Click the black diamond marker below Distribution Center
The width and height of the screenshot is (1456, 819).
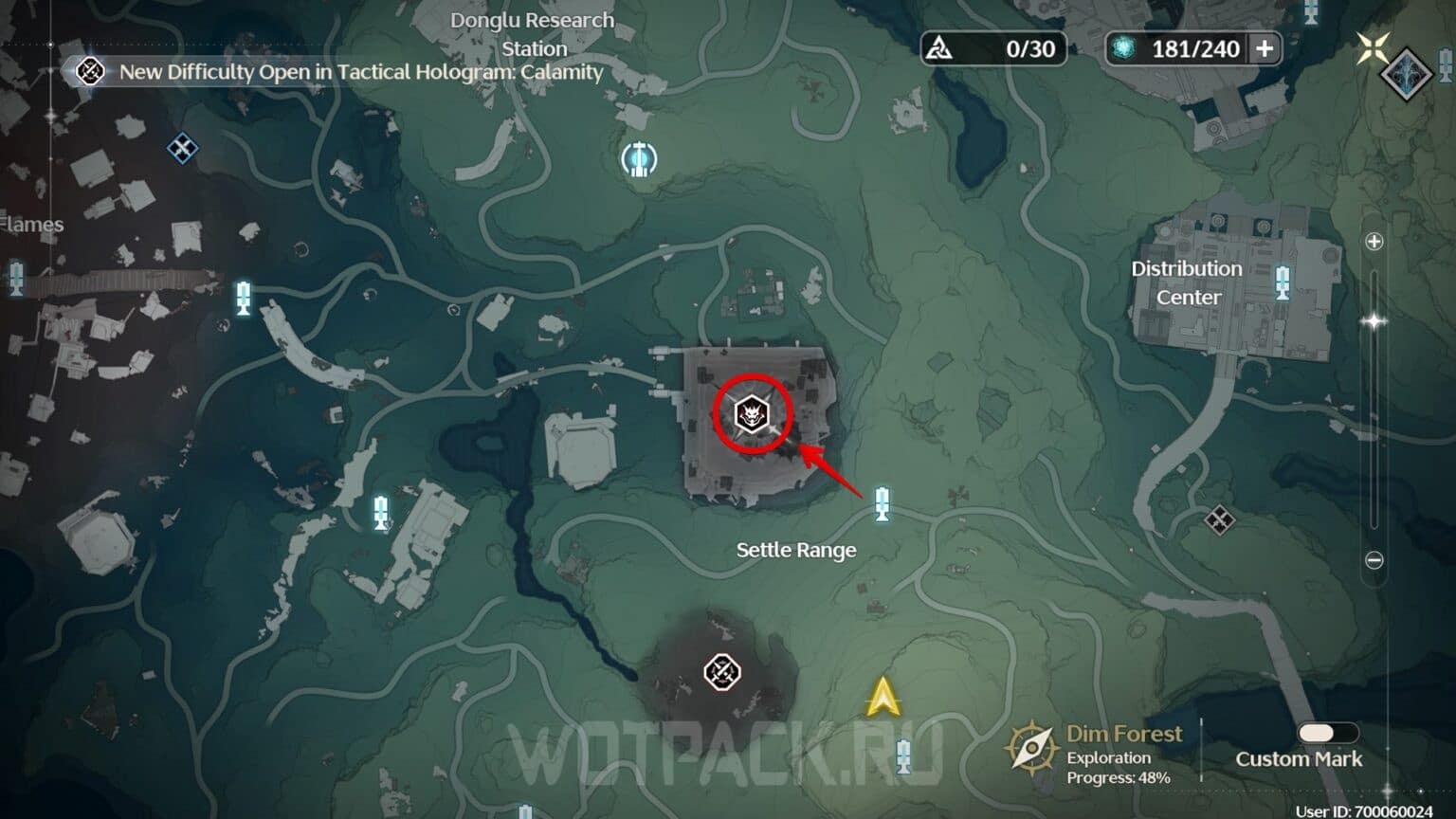click(1221, 521)
